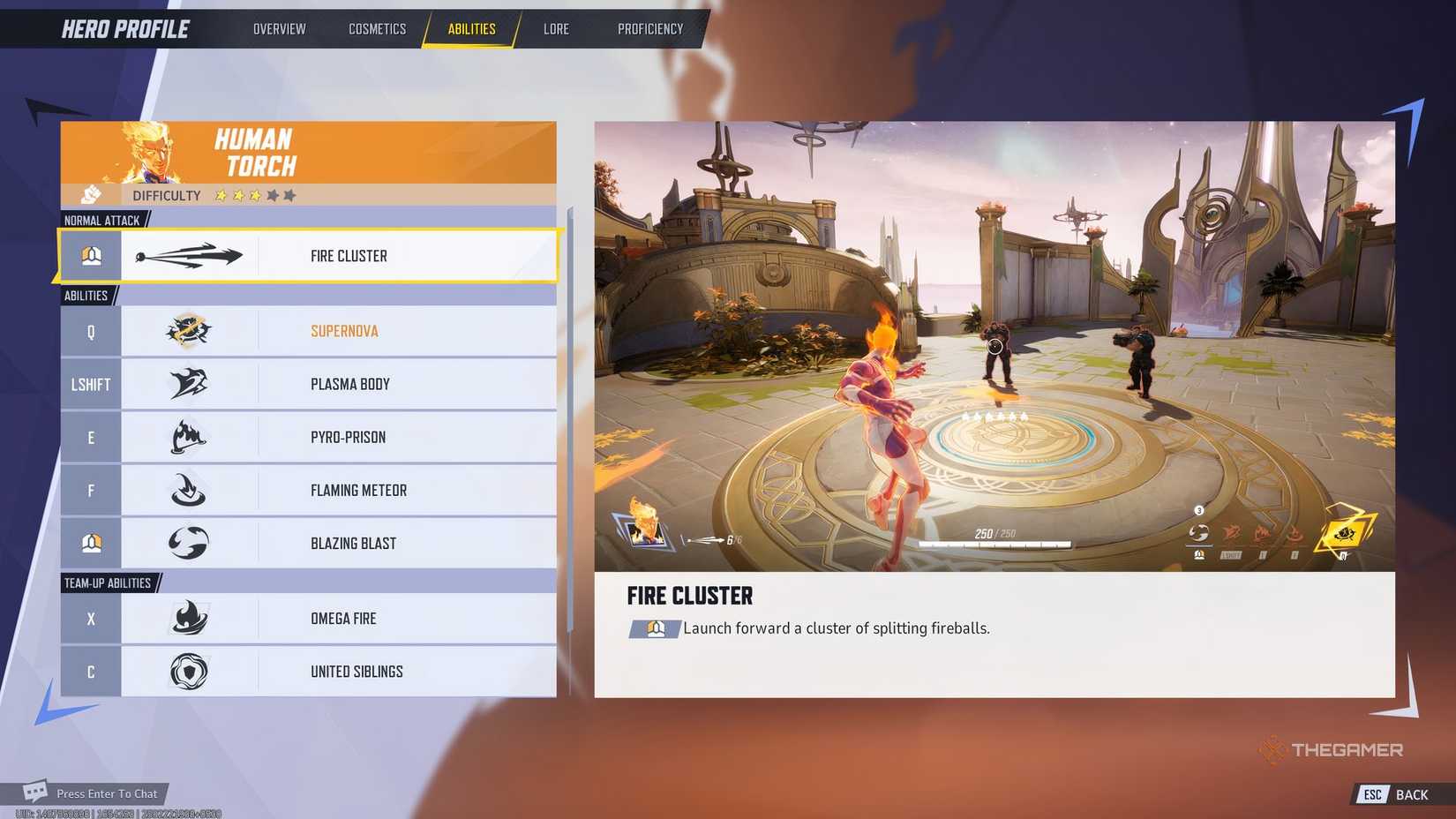The width and height of the screenshot is (1456, 819).
Task: Select the Proficiency tab
Action: (x=649, y=28)
